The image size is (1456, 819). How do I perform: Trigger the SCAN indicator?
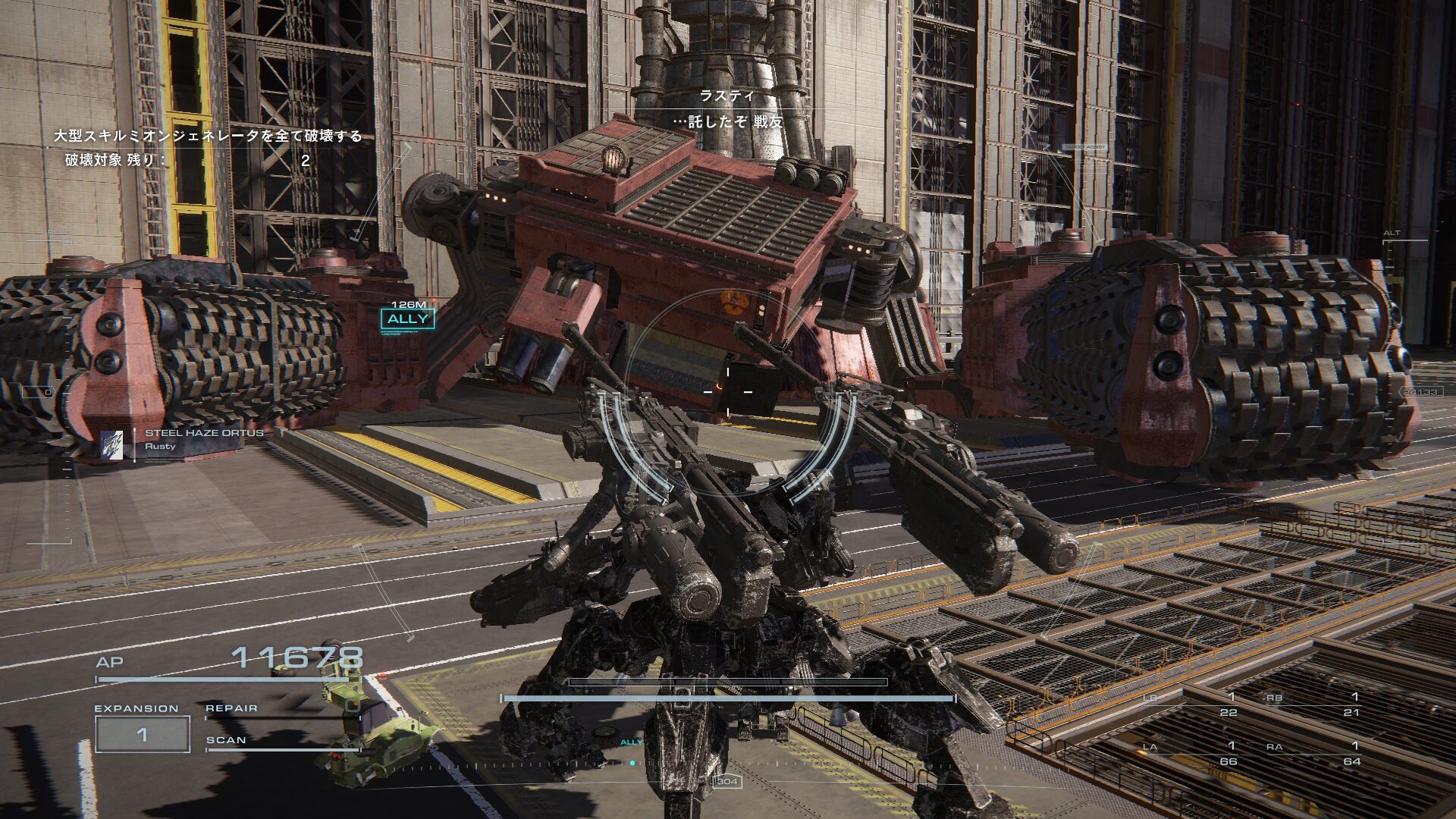pos(226,740)
